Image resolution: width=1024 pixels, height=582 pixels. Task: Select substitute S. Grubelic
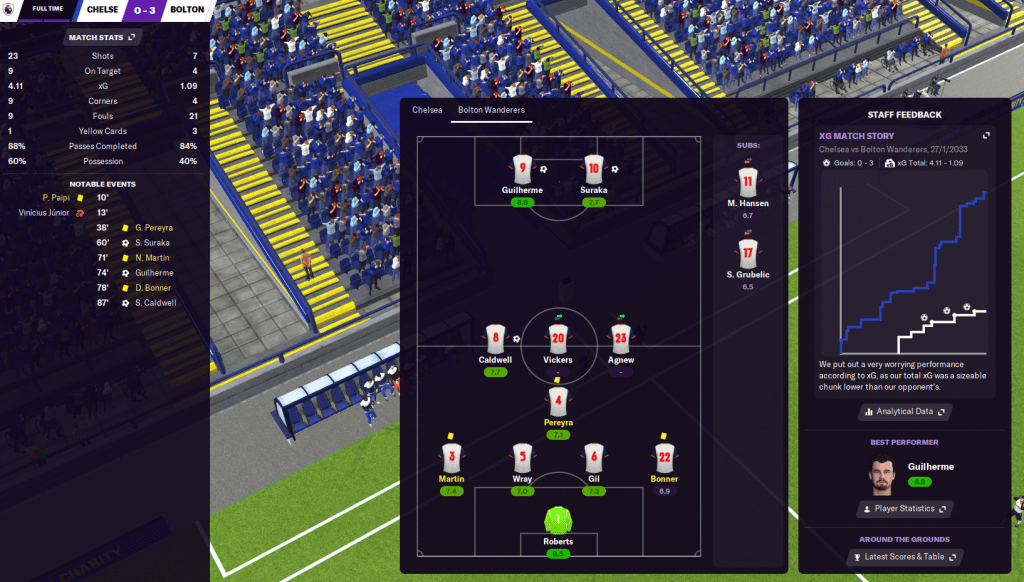tap(747, 252)
